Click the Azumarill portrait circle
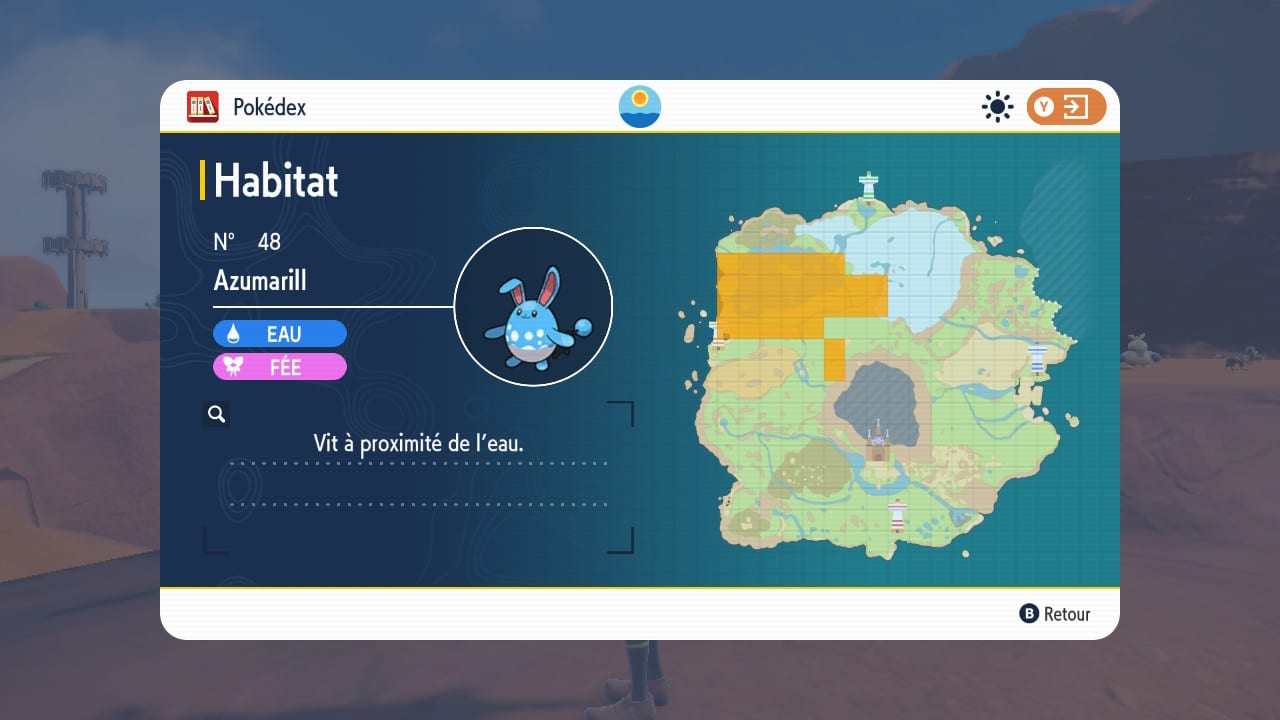This screenshot has width=1280, height=720. [533, 306]
